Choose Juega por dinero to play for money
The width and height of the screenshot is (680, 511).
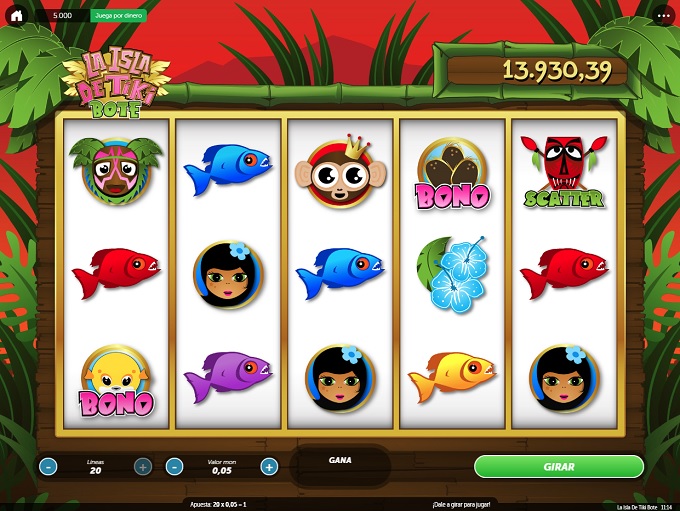118,16
